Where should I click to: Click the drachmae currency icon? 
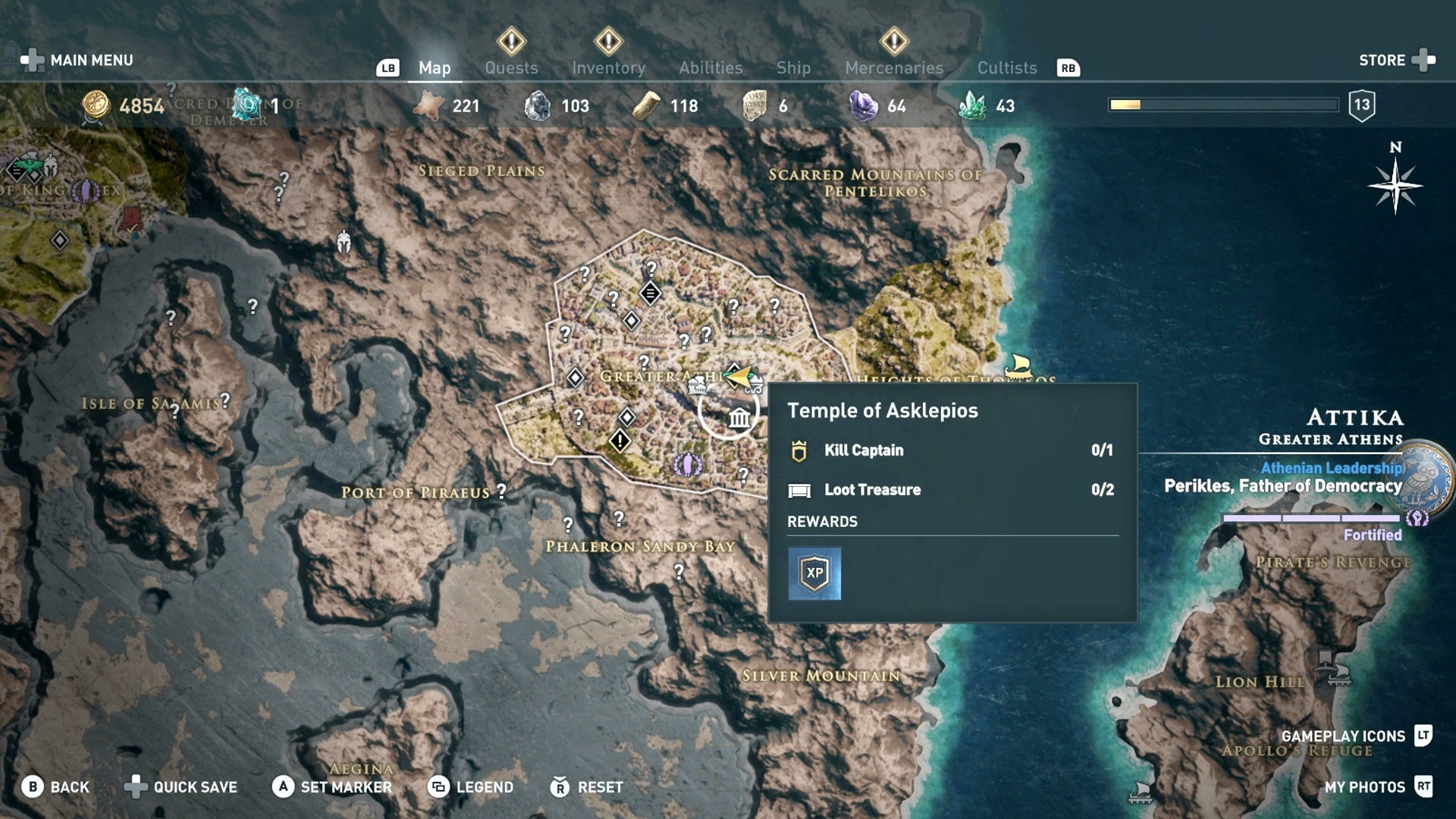point(97,105)
